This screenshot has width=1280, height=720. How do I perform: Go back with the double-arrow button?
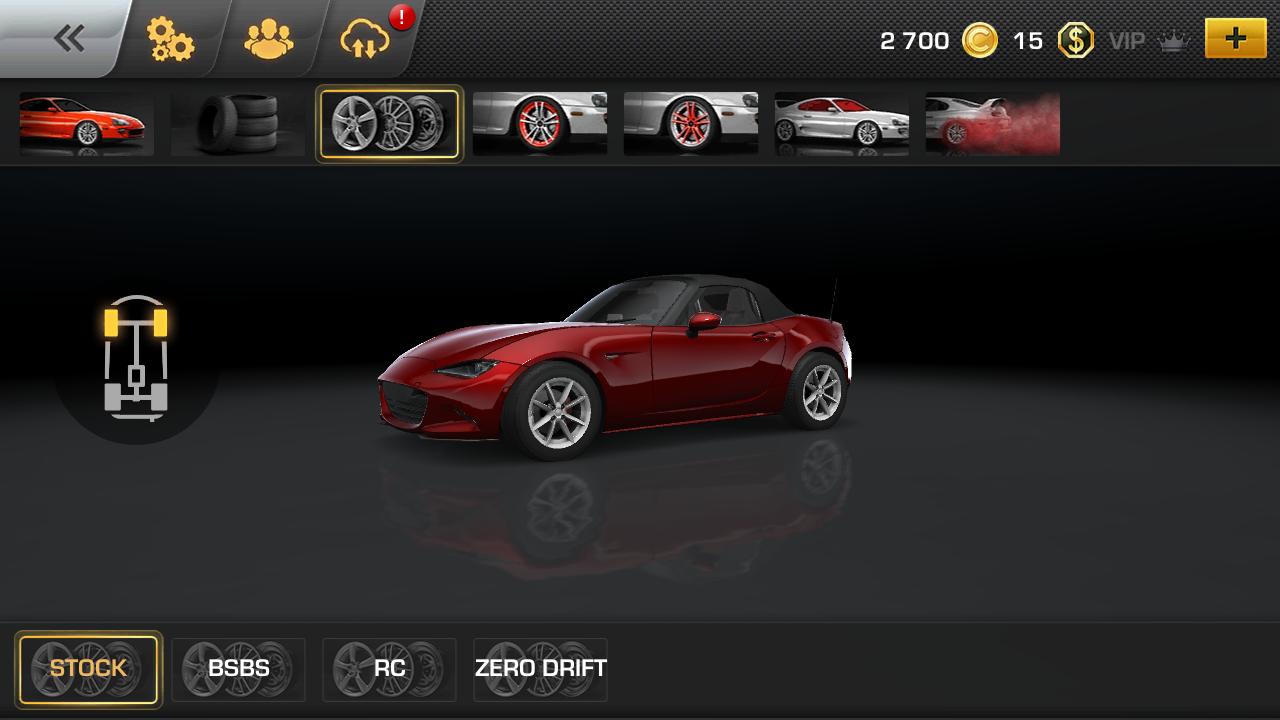pyautogui.click(x=69, y=39)
